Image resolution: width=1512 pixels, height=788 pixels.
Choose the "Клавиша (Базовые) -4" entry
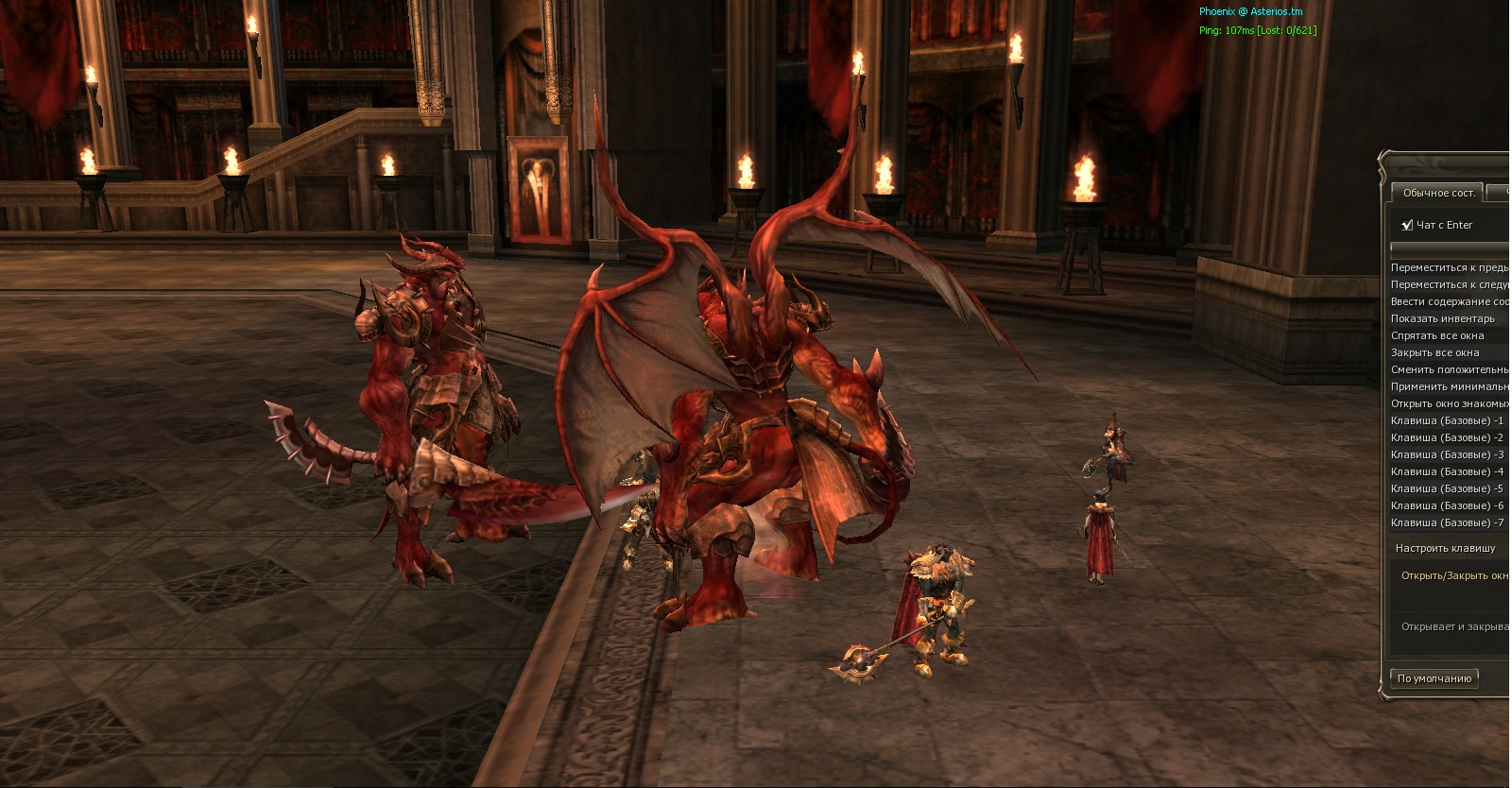click(1447, 471)
